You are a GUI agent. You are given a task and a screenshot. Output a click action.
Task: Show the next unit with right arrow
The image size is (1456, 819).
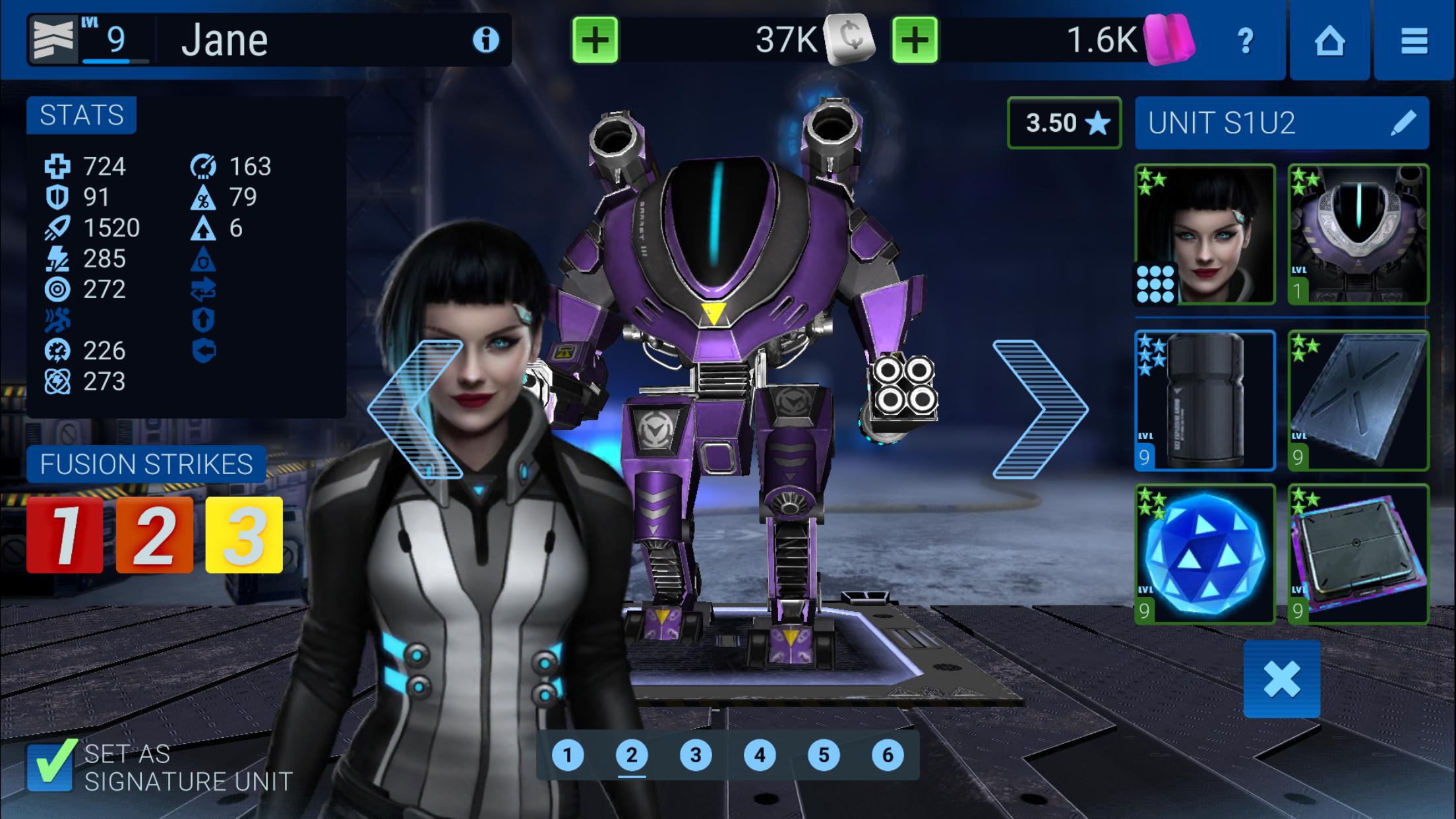[1039, 409]
